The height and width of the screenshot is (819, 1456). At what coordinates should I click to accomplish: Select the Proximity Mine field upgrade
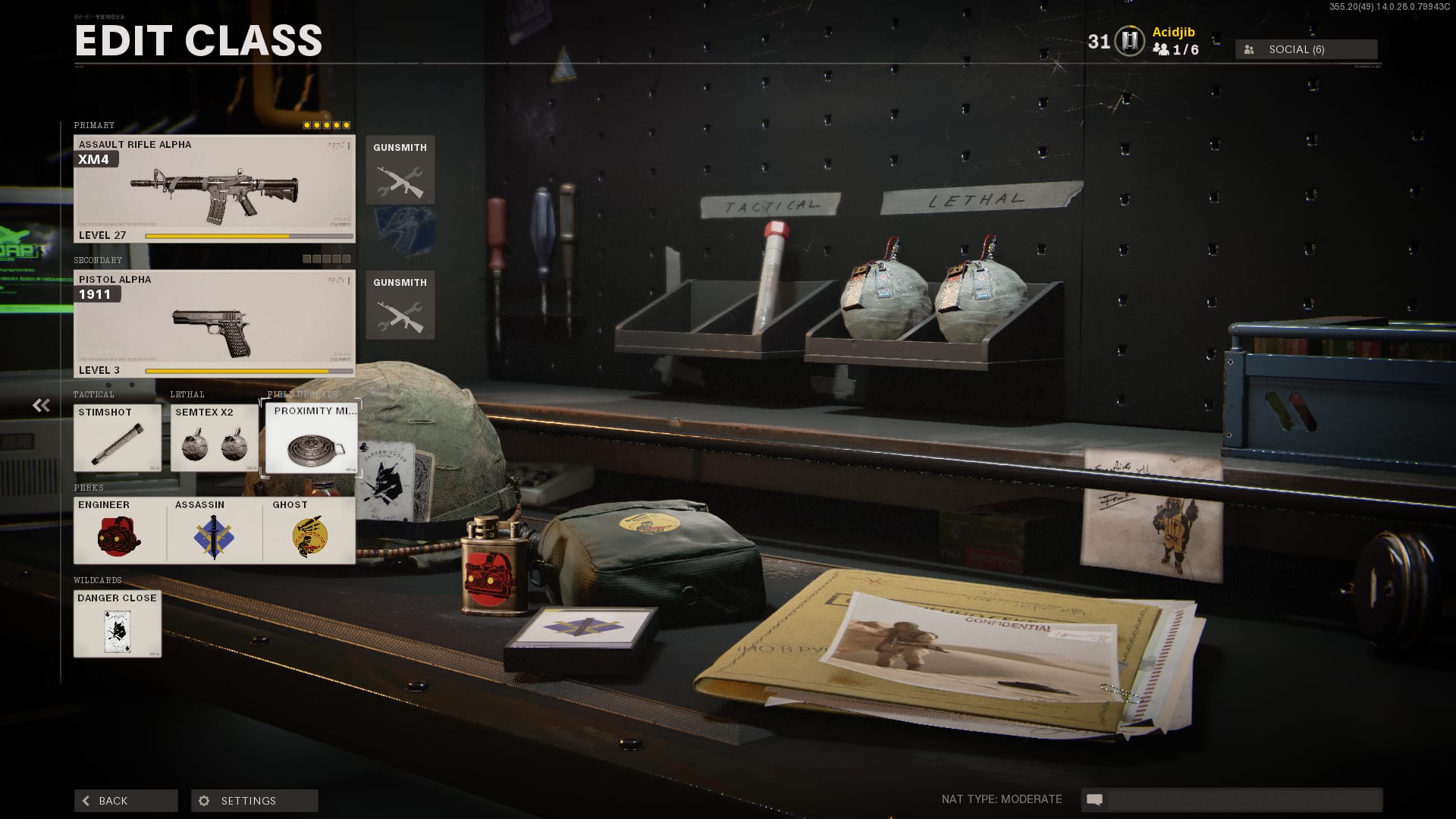311,438
